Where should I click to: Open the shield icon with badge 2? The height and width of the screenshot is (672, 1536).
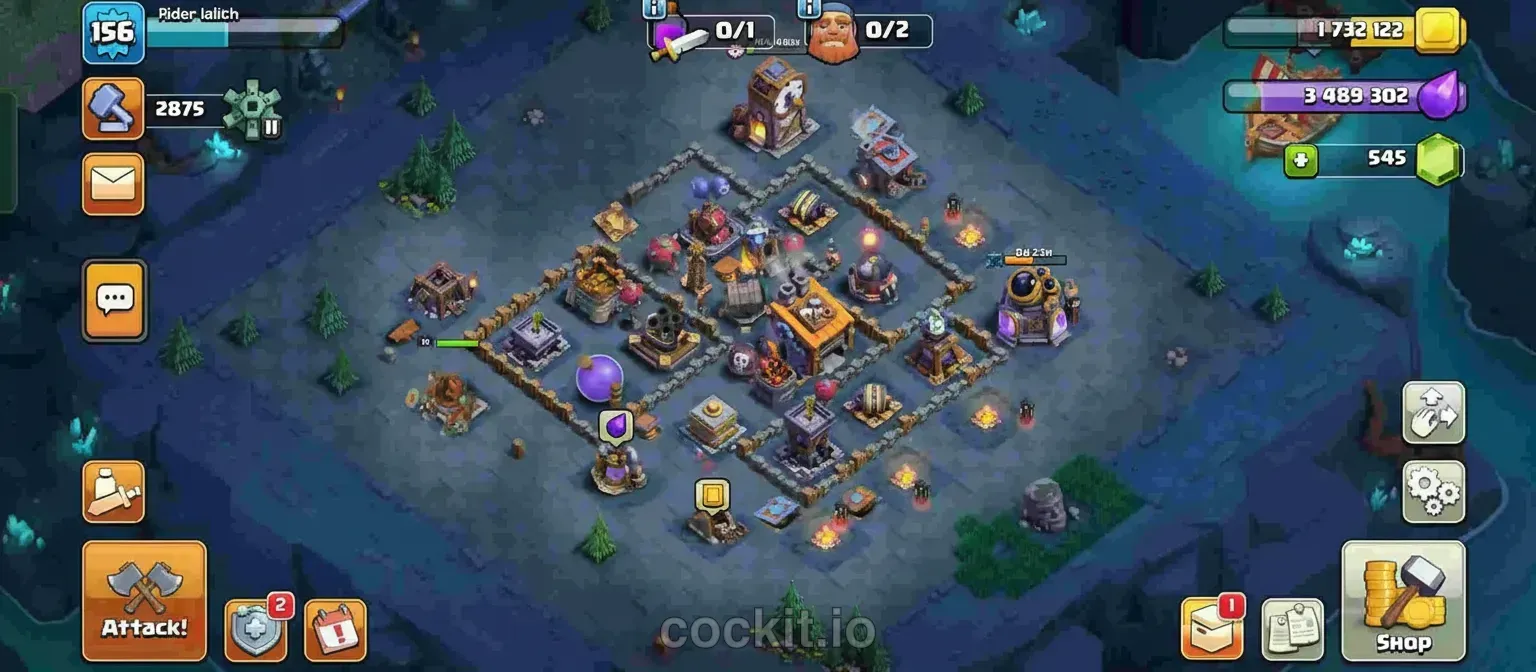[x=255, y=630]
